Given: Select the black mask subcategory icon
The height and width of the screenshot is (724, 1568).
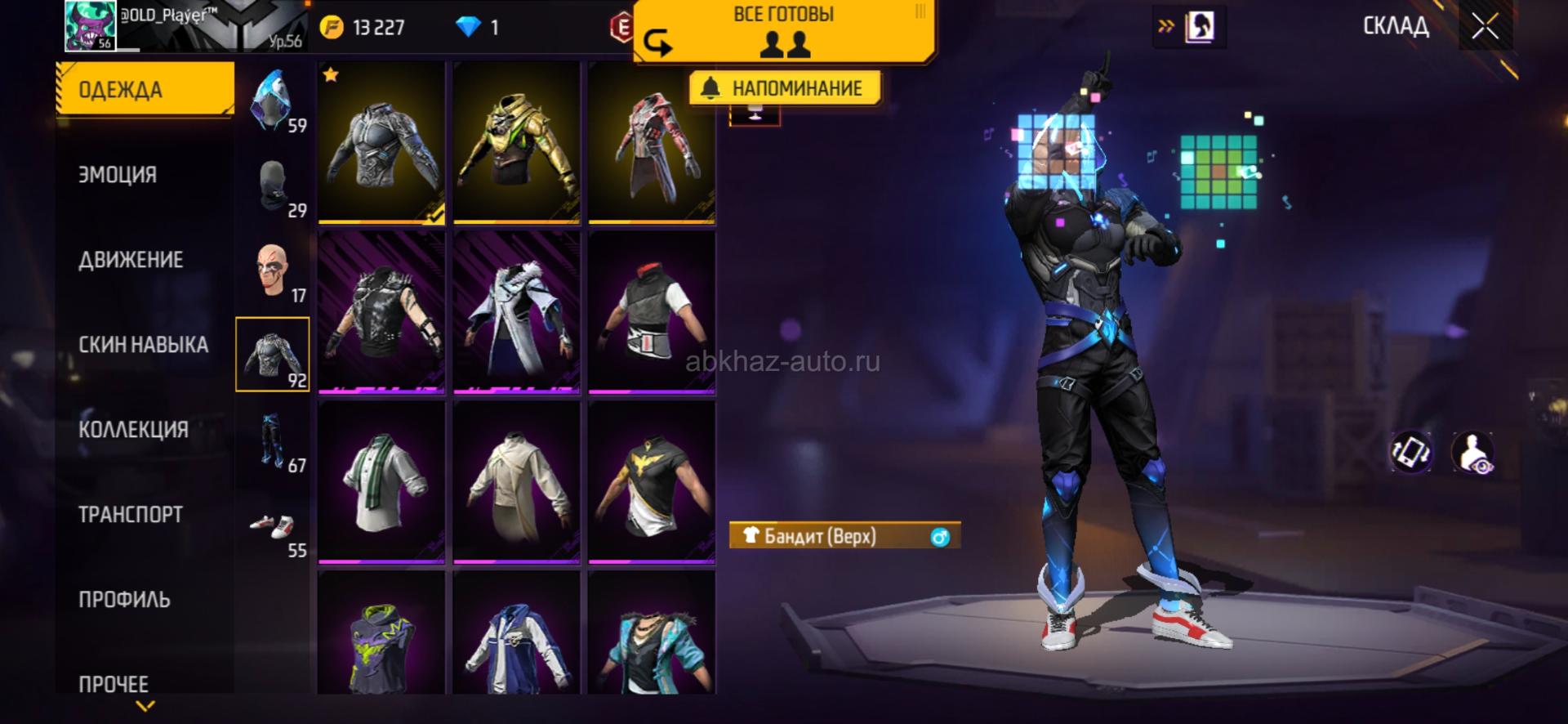Looking at the screenshot, I should click(273, 186).
